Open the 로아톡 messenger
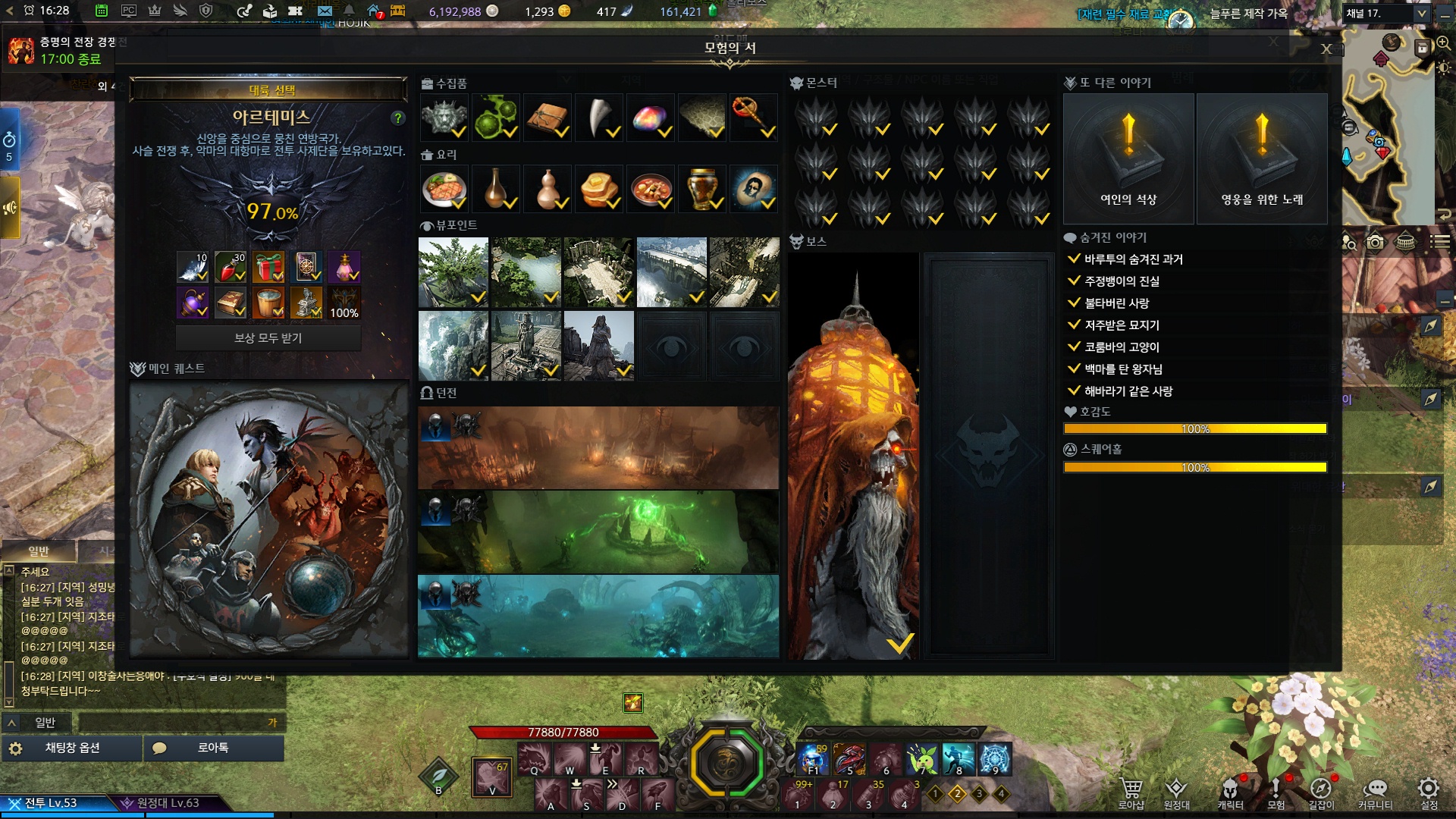Screen dimensions: 1456x819 [x=213, y=748]
